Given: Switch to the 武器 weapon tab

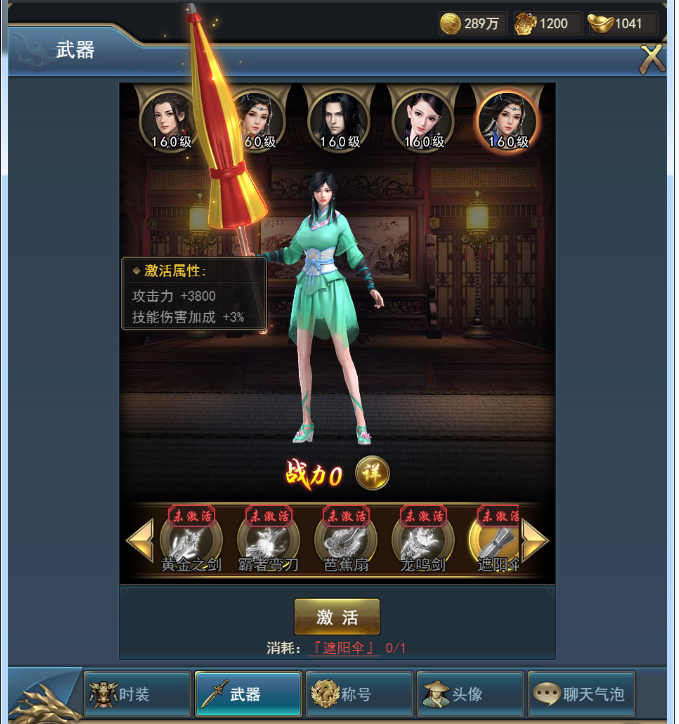Looking at the screenshot, I should click(248, 694).
